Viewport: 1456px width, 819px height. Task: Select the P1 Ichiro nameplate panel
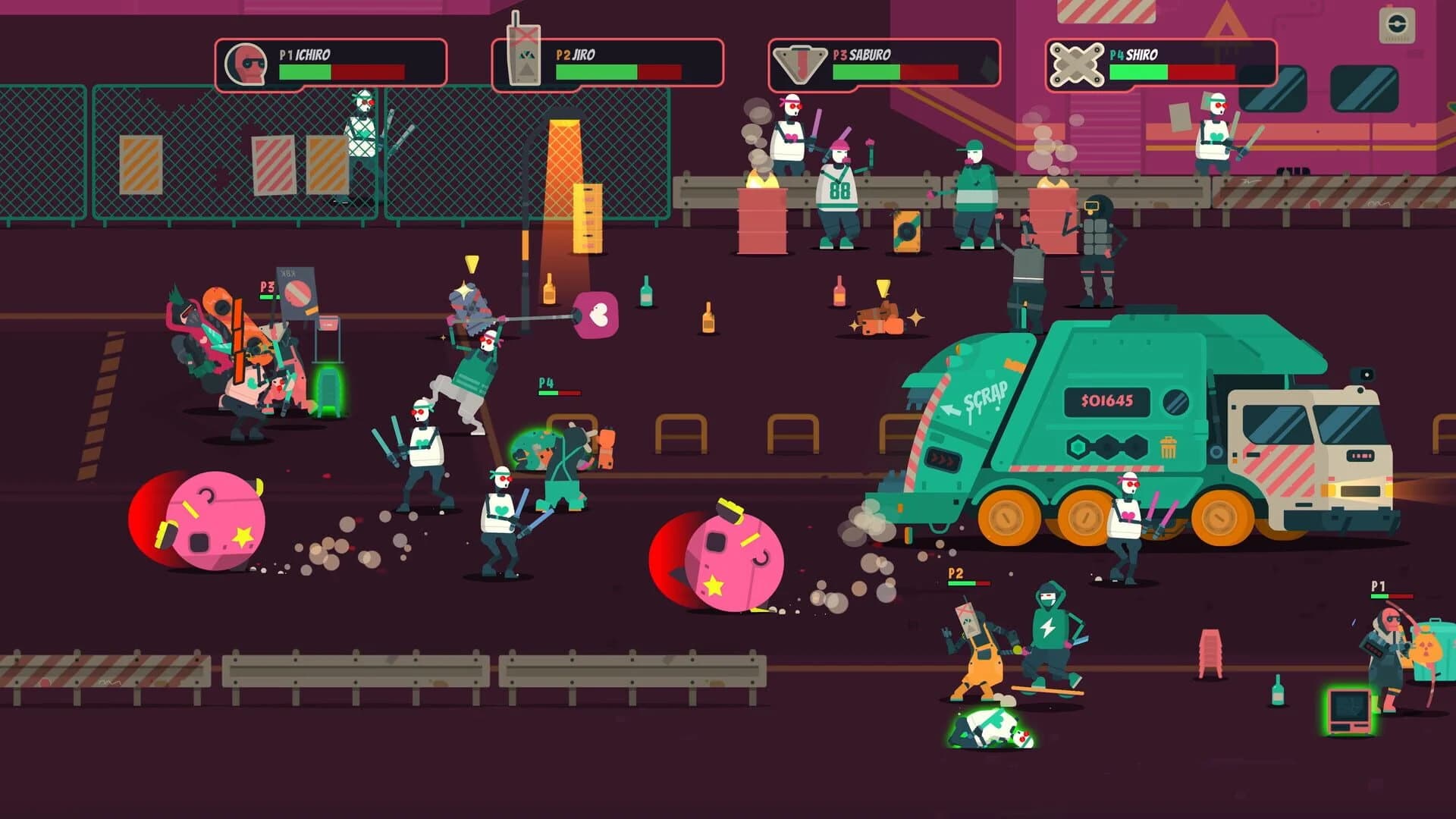(331, 61)
